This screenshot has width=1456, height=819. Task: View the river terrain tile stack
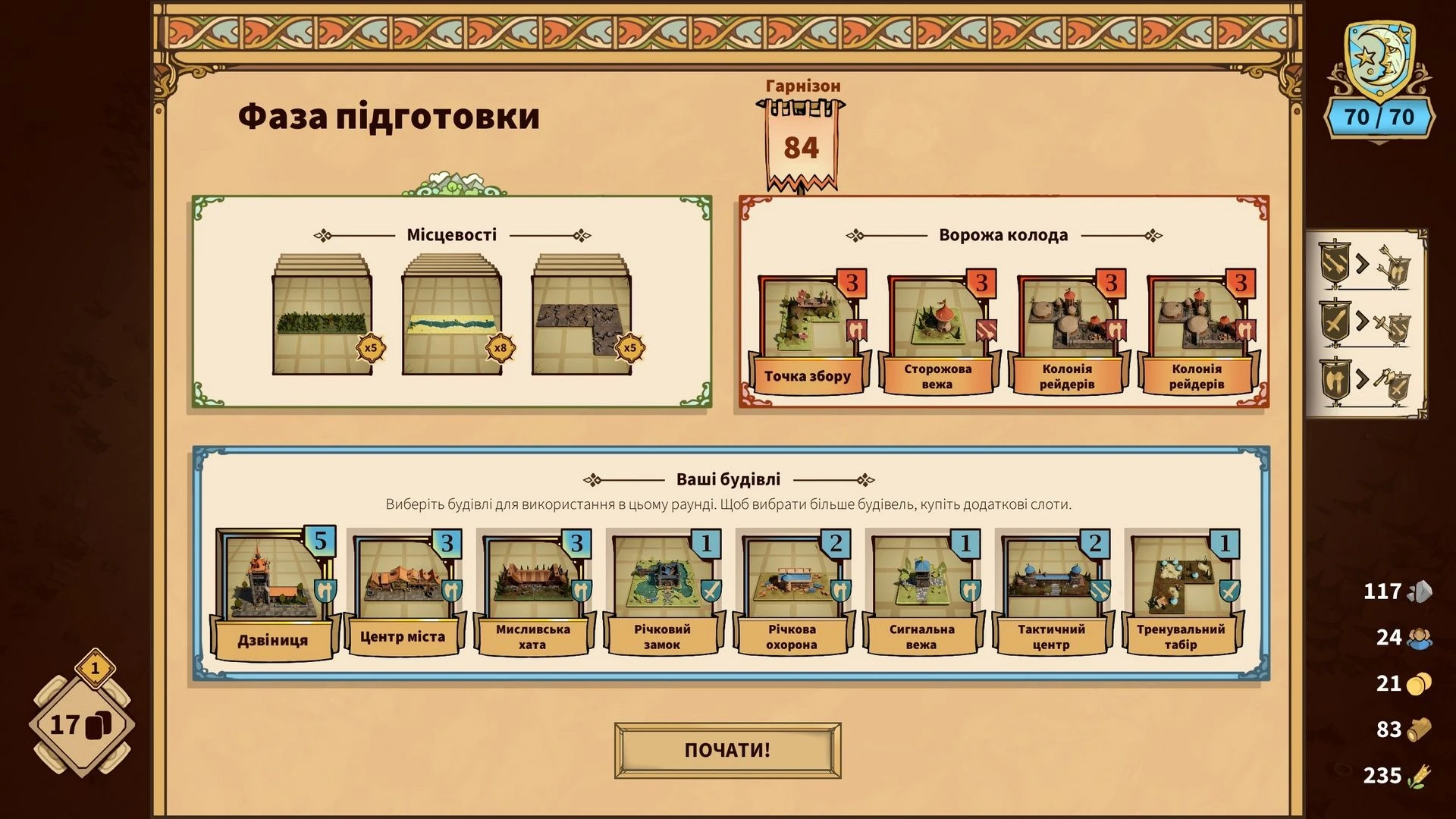(x=452, y=317)
